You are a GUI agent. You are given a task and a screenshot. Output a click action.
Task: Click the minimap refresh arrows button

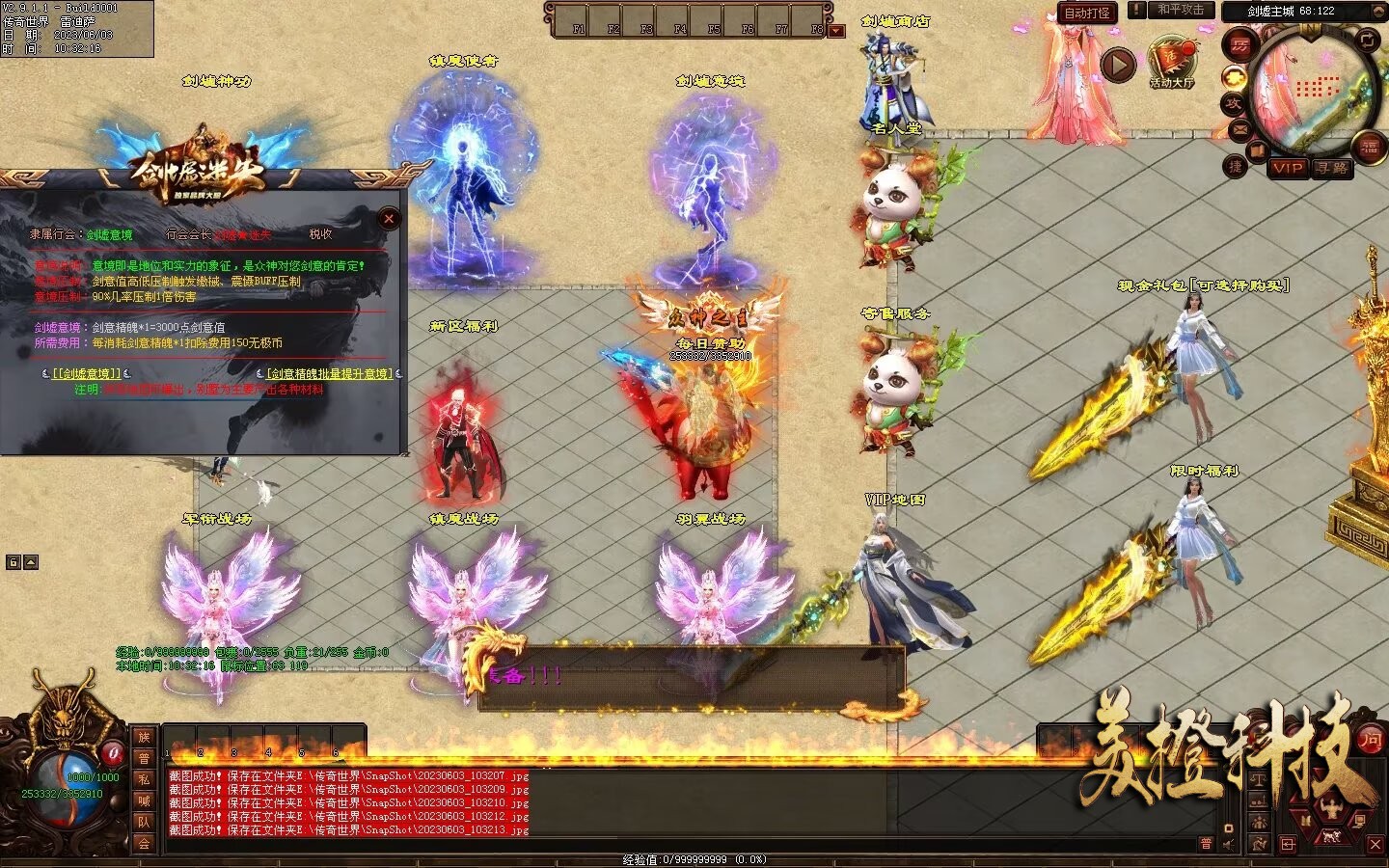point(1370,40)
